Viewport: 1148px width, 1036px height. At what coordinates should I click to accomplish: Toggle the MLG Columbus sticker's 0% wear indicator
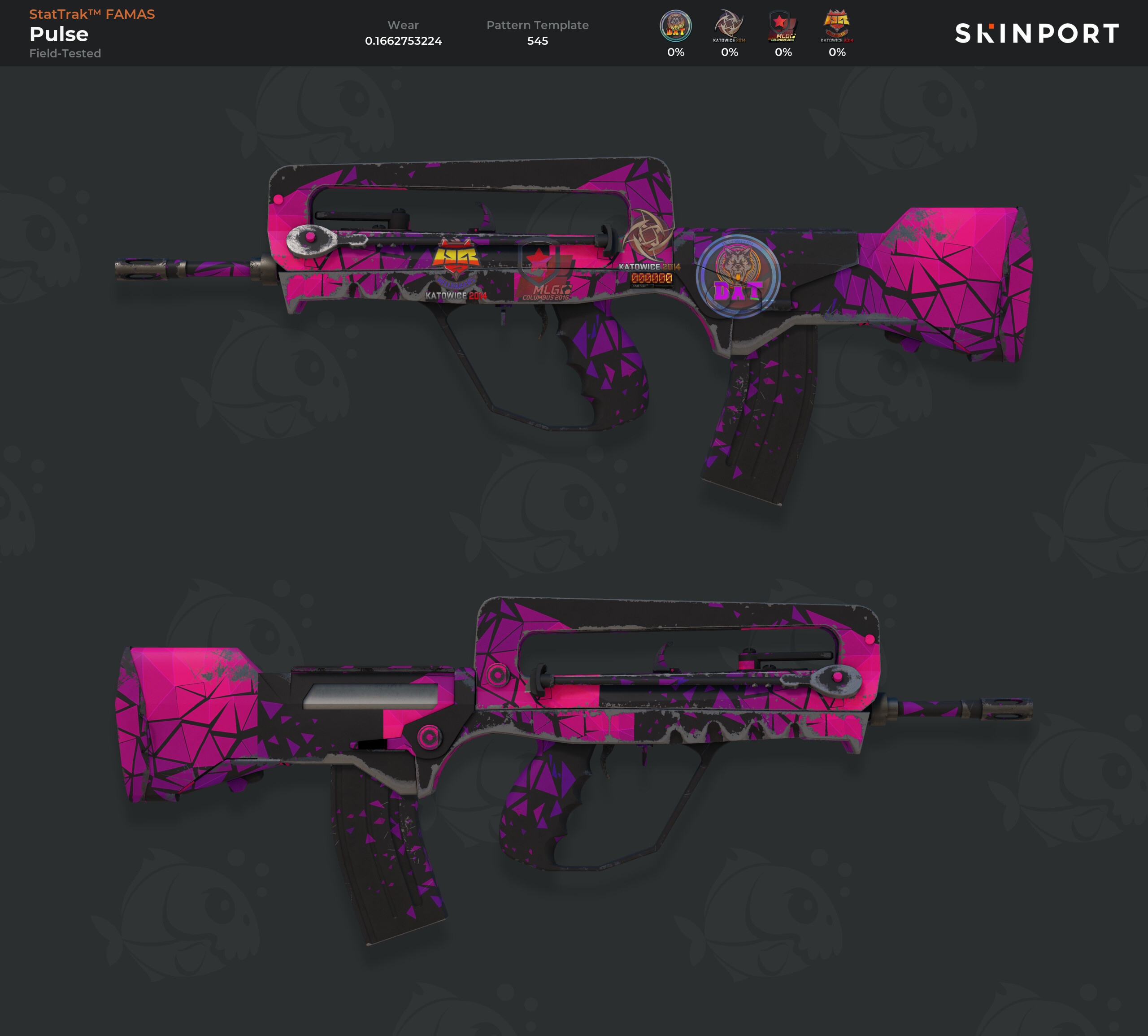pyautogui.click(x=783, y=52)
